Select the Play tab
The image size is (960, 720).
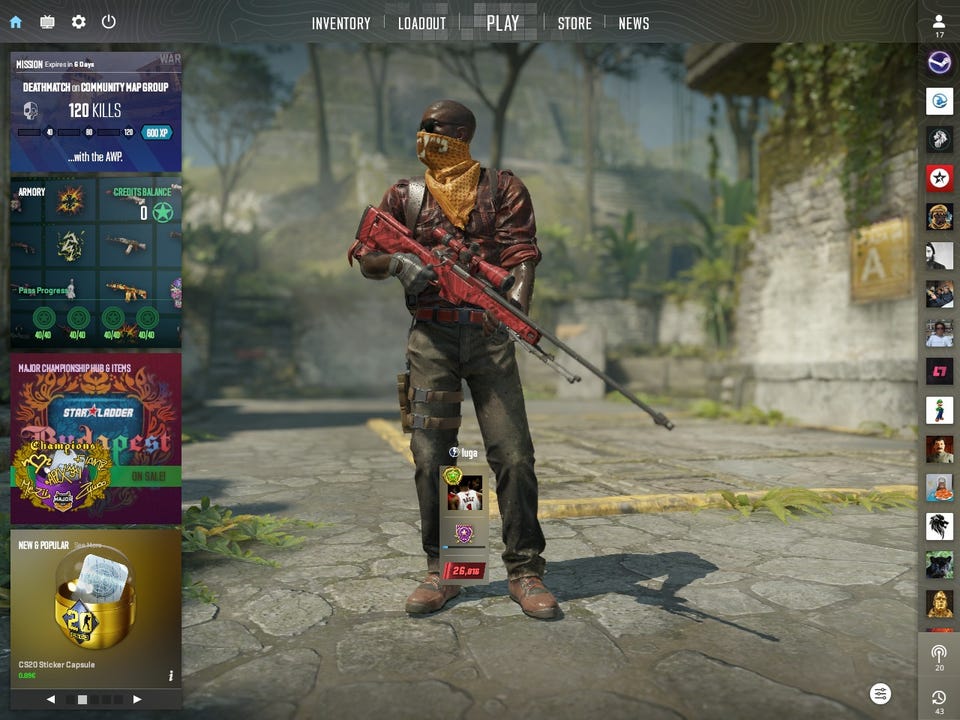coord(502,23)
